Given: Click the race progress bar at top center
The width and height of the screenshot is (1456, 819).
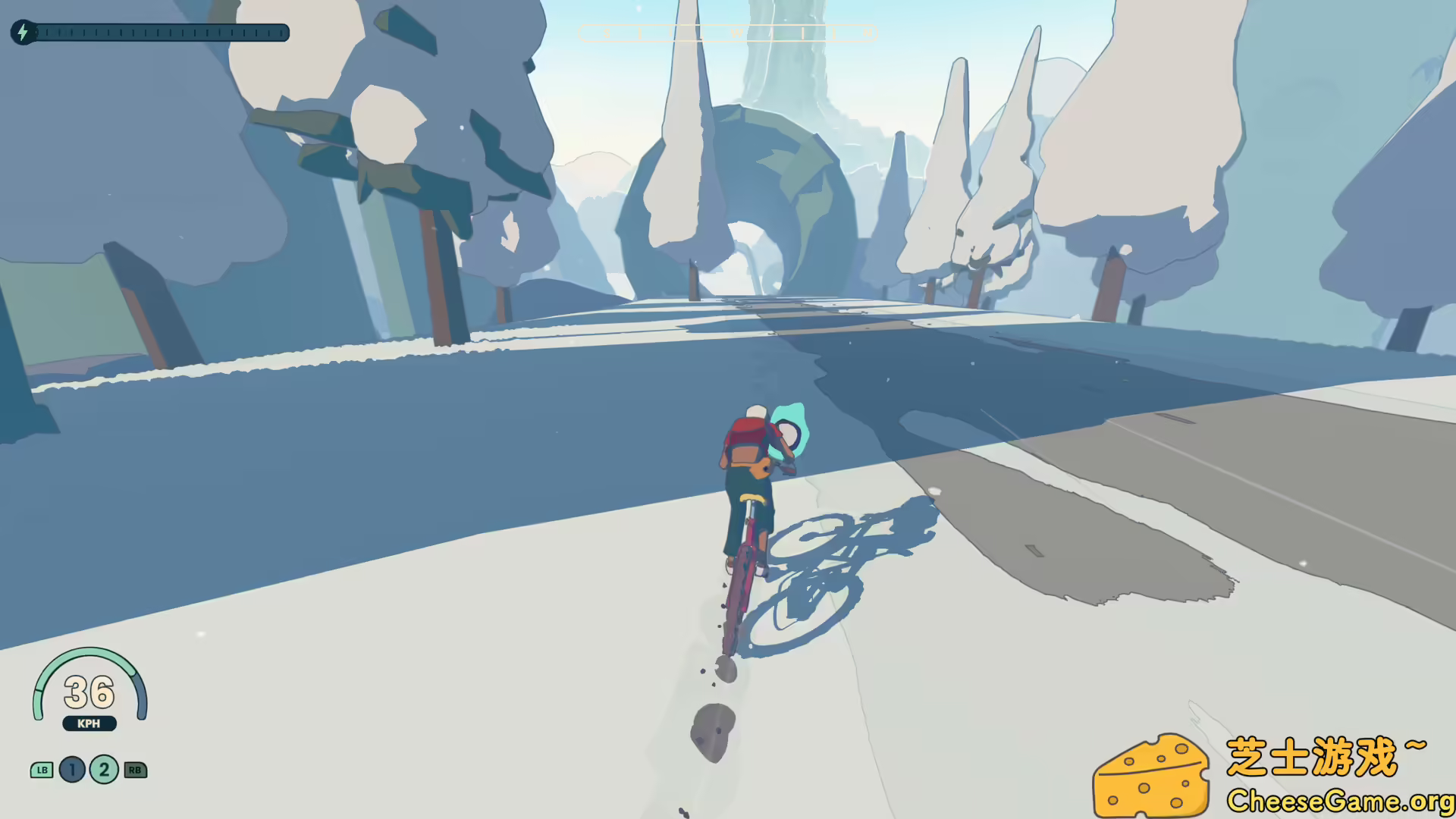Looking at the screenshot, I should [726, 33].
